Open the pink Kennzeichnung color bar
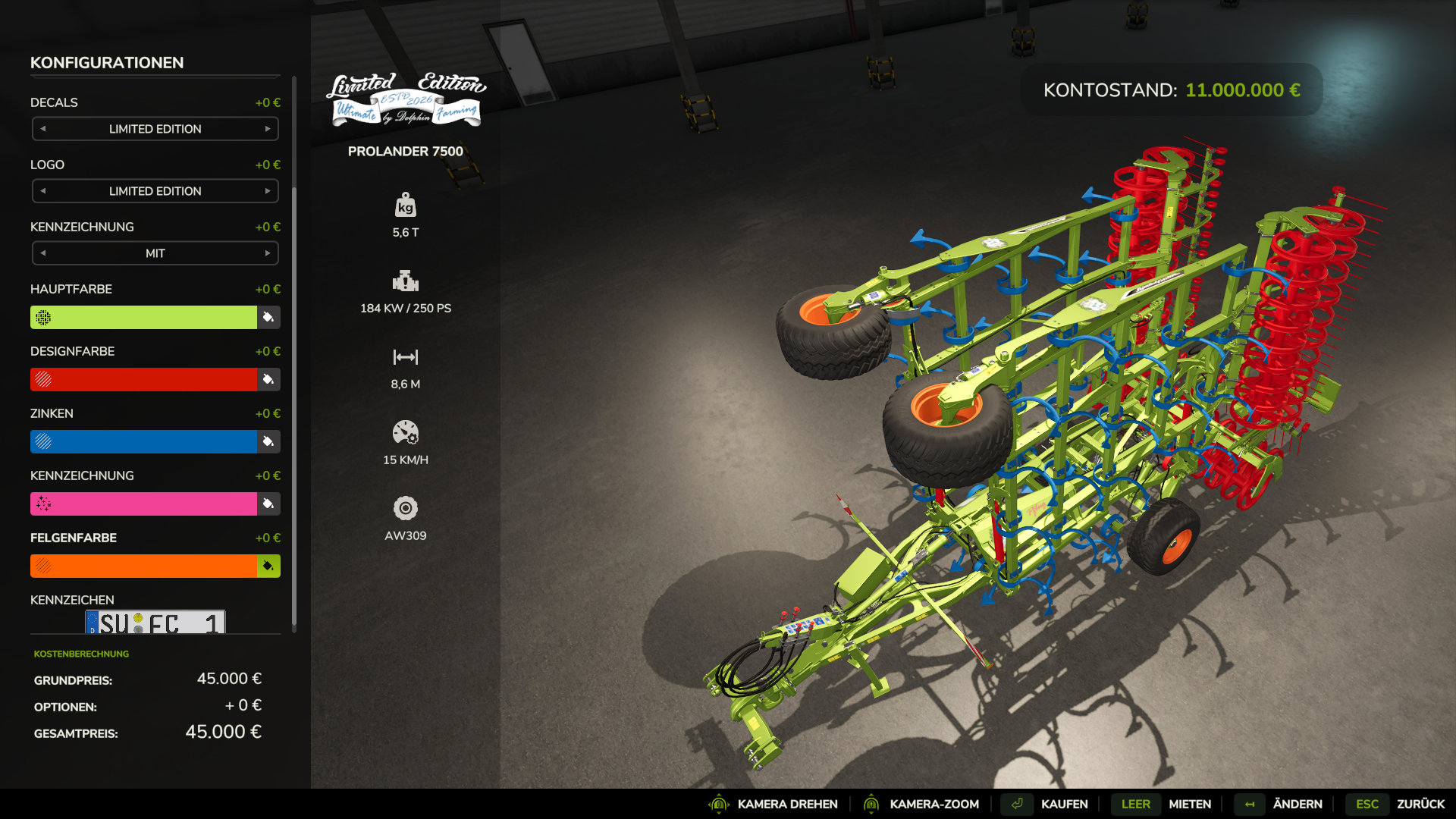1456x819 pixels. (x=144, y=504)
